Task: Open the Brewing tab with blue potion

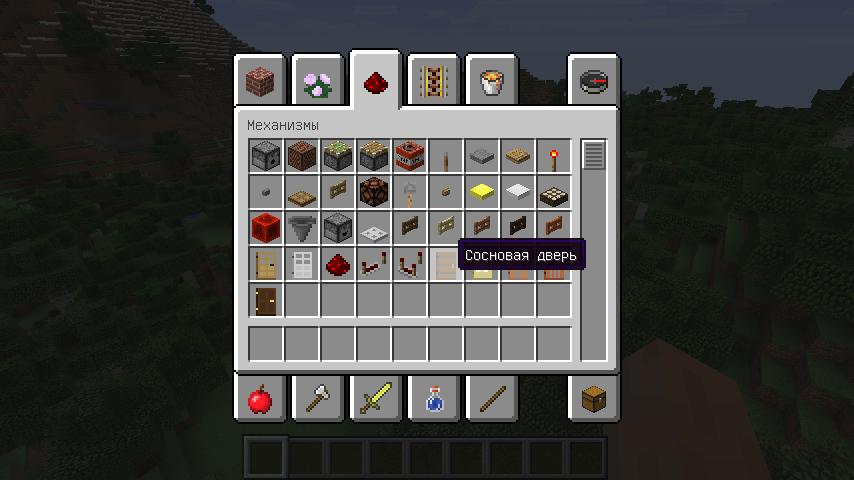Action: pyautogui.click(x=433, y=399)
